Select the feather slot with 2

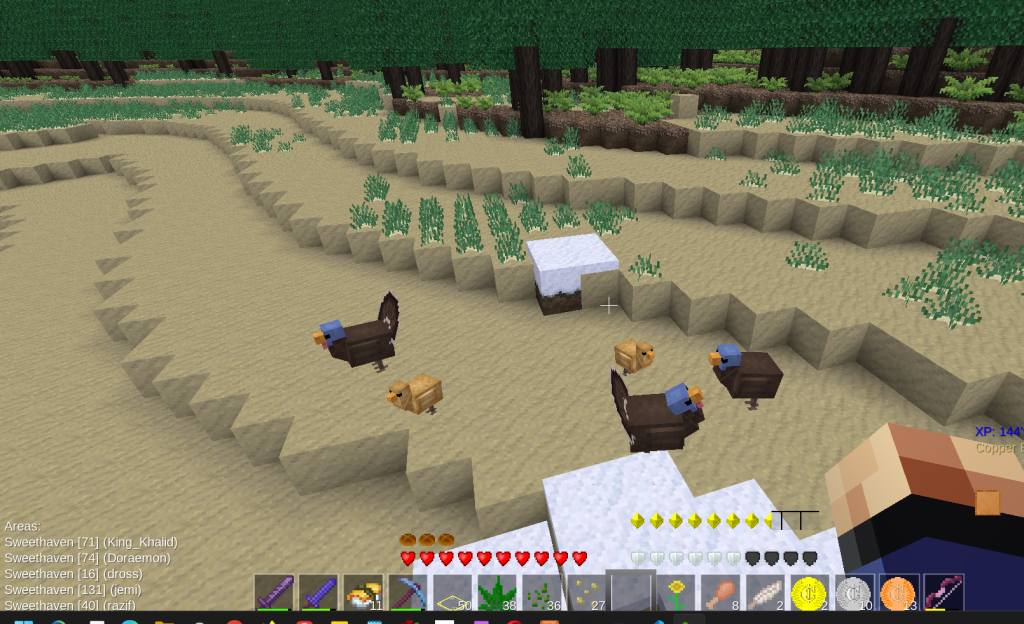pyautogui.click(x=765, y=593)
